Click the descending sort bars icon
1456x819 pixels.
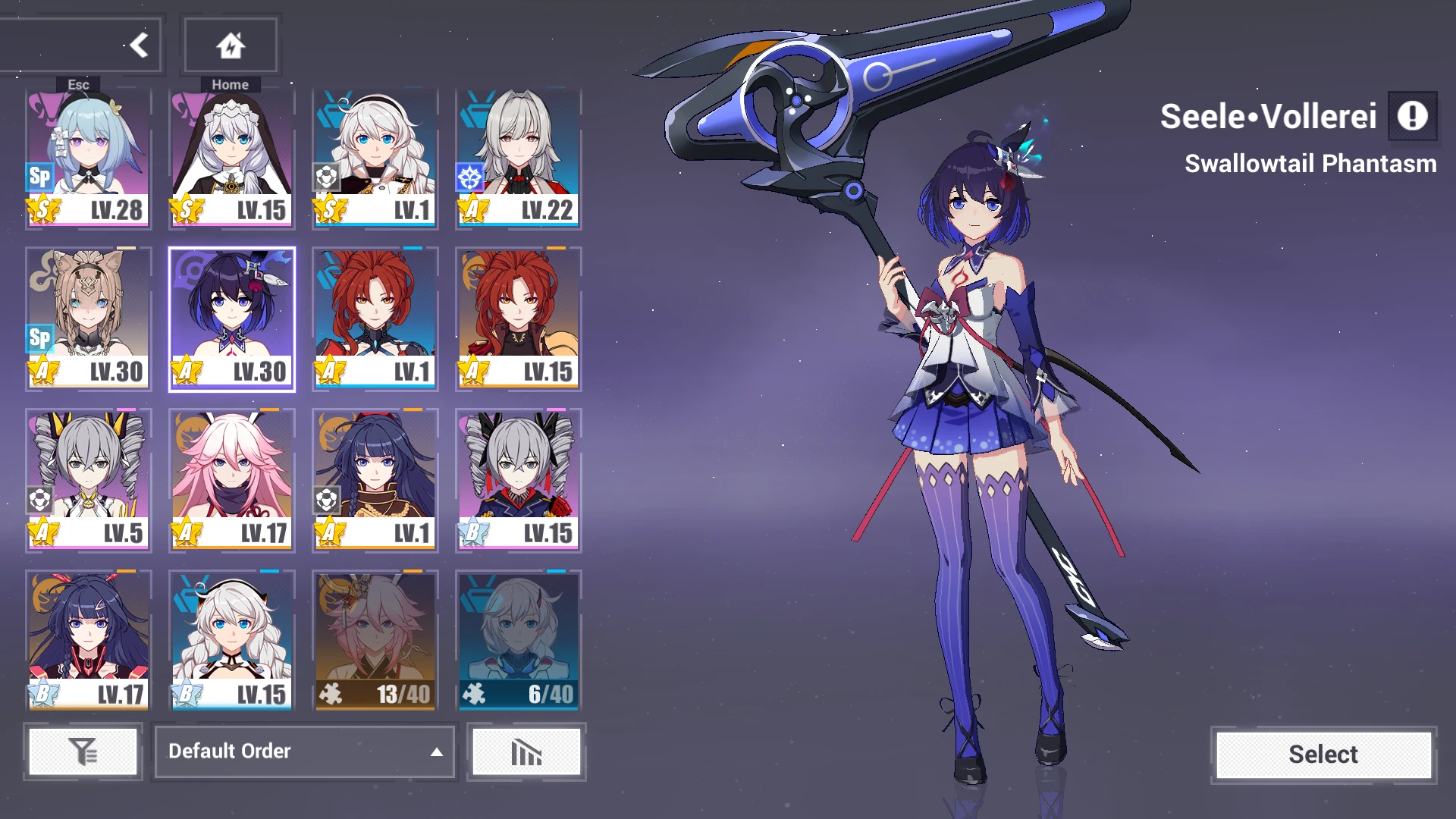pos(526,752)
